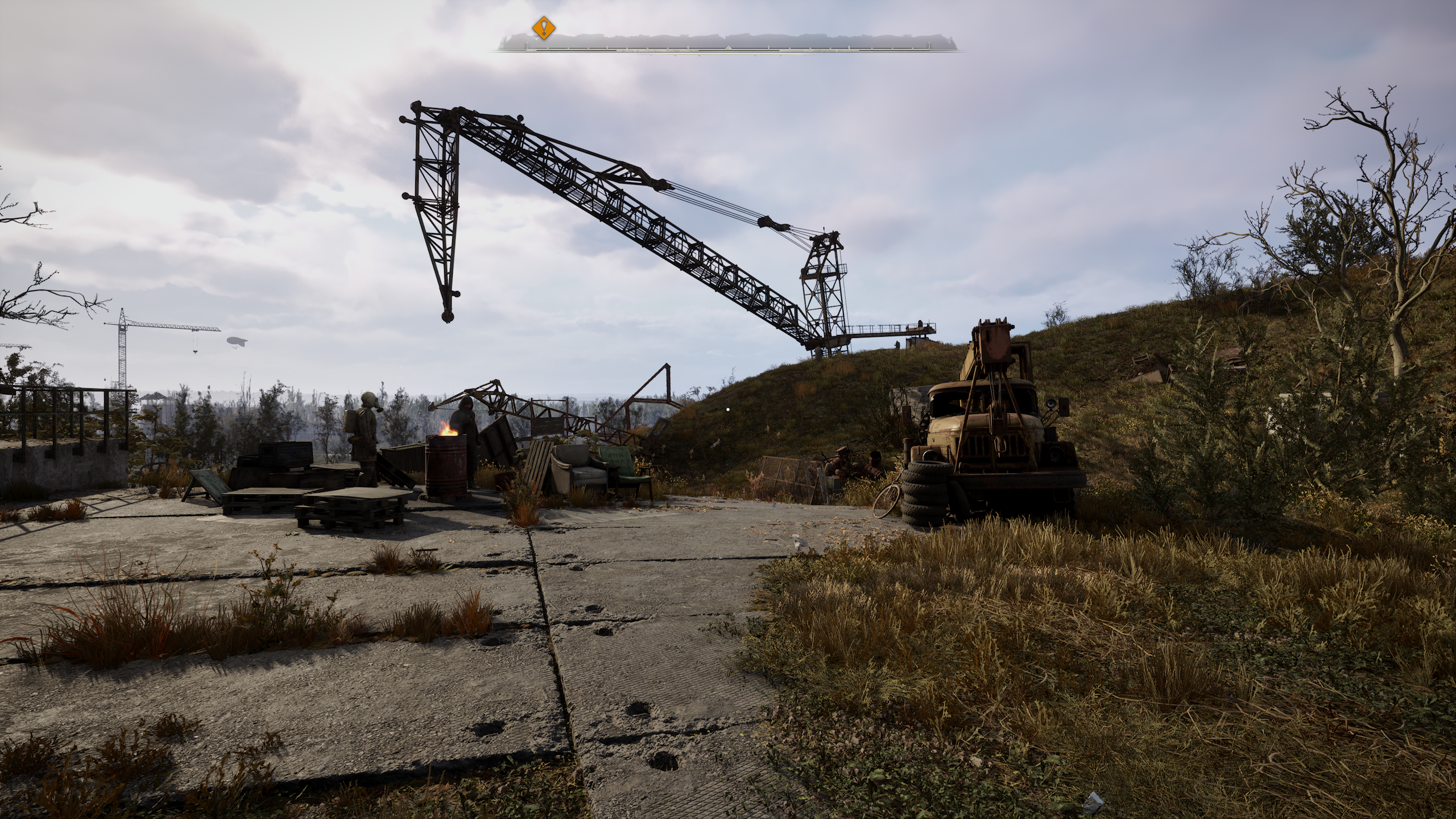Click the orange quest marker on compass
The image size is (1456, 819).
pos(544,27)
